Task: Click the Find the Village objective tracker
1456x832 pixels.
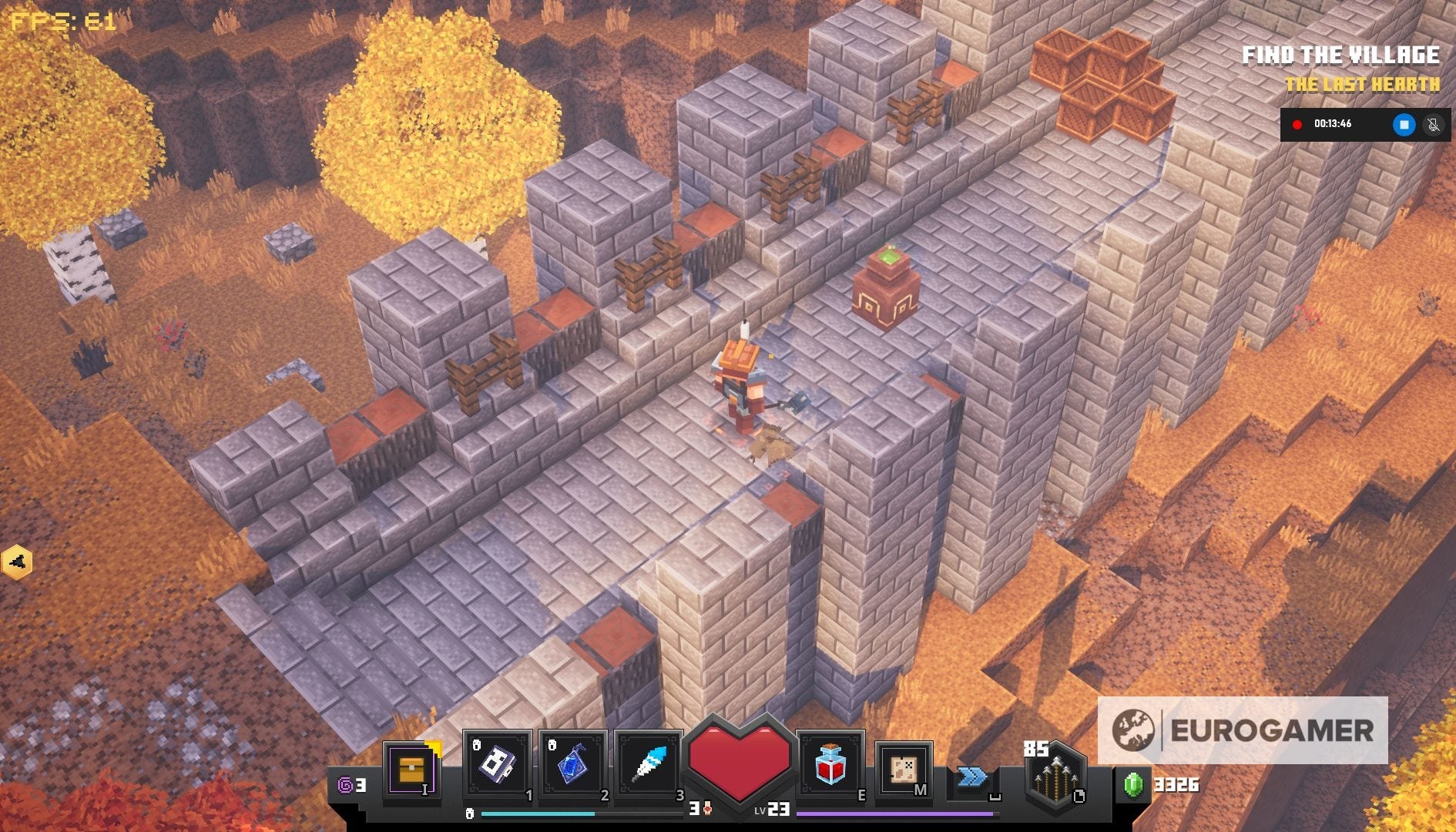Action: click(1340, 55)
